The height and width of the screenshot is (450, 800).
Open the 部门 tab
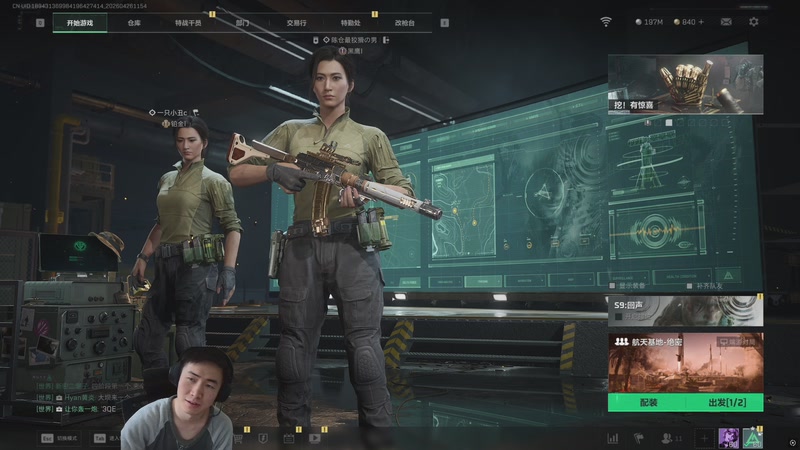[x=243, y=21]
